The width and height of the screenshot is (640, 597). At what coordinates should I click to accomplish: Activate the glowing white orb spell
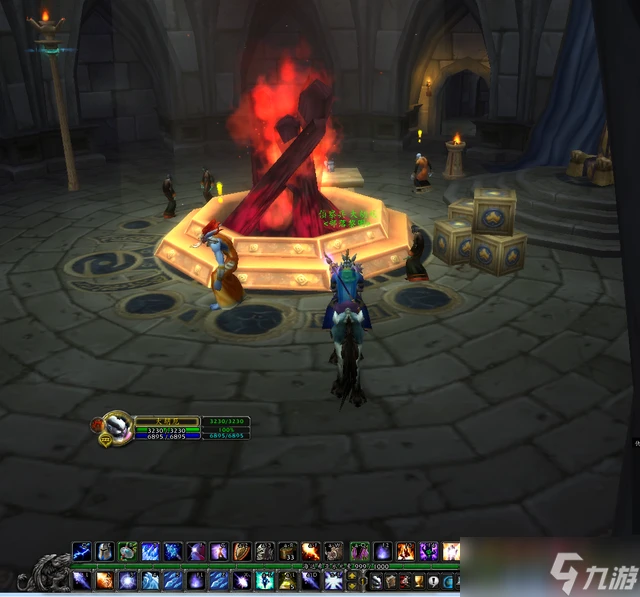pos(127,580)
